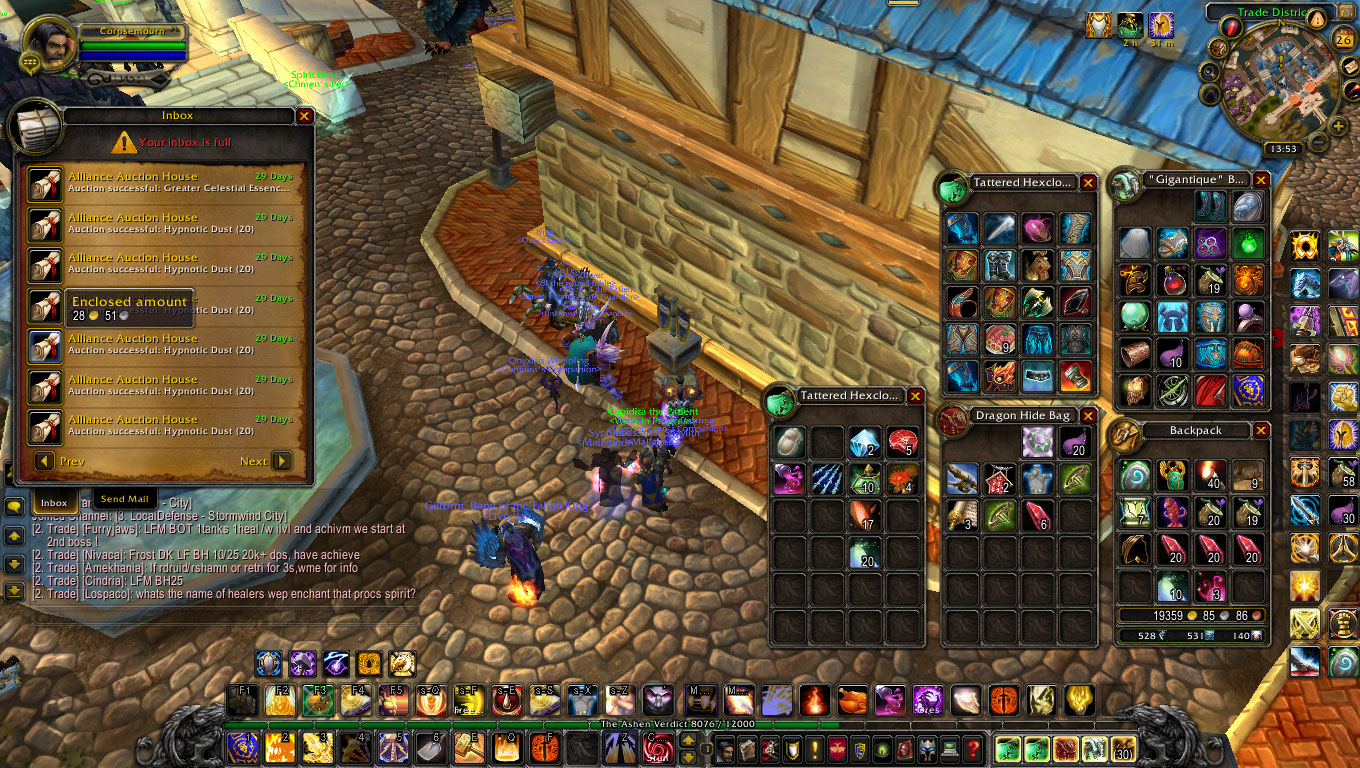Open the quest log exclamation mark button
Image resolution: width=1360 pixels, height=768 pixels.
[x=815, y=749]
